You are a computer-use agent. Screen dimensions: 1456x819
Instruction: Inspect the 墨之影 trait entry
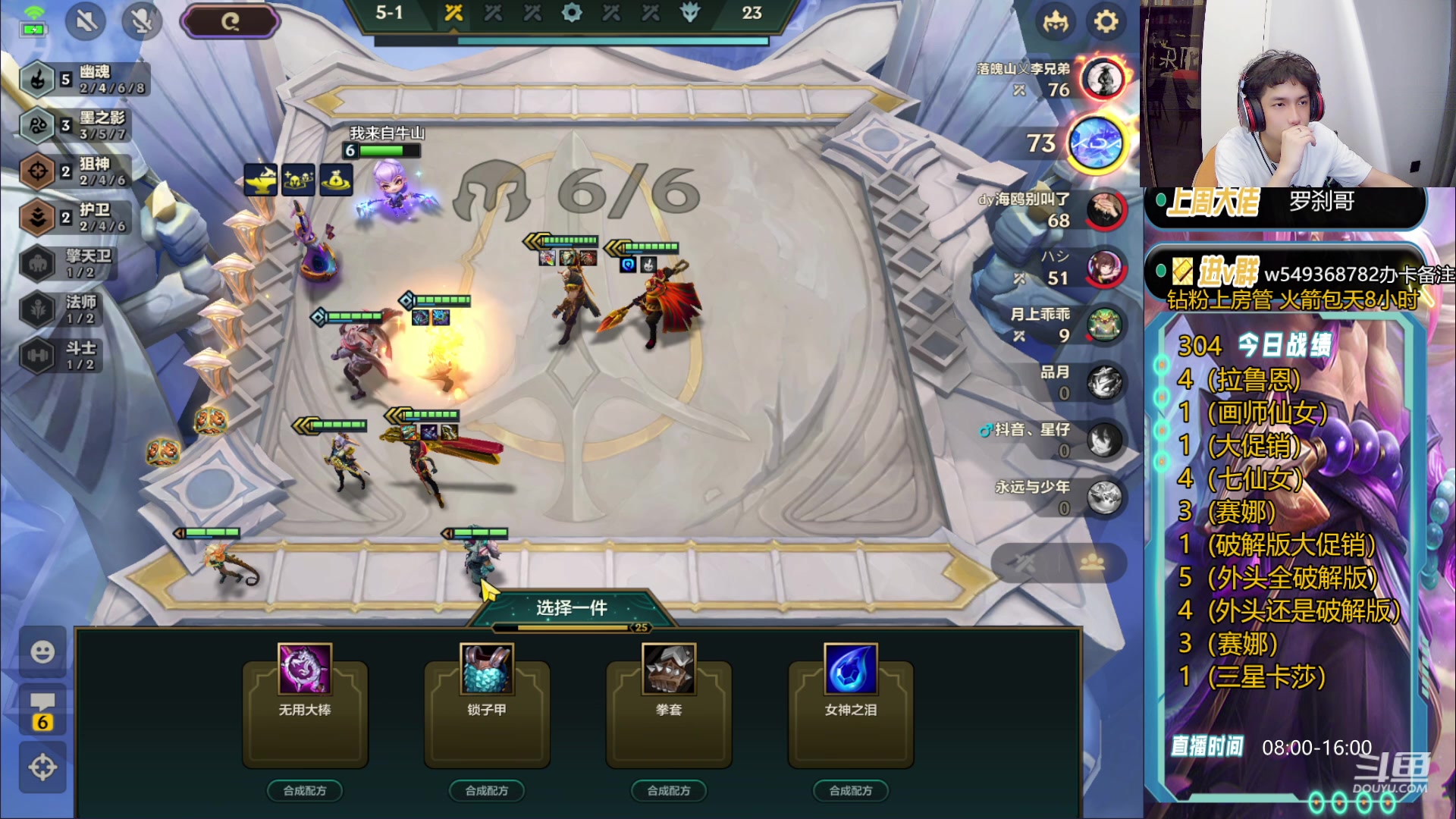pos(83,125)
